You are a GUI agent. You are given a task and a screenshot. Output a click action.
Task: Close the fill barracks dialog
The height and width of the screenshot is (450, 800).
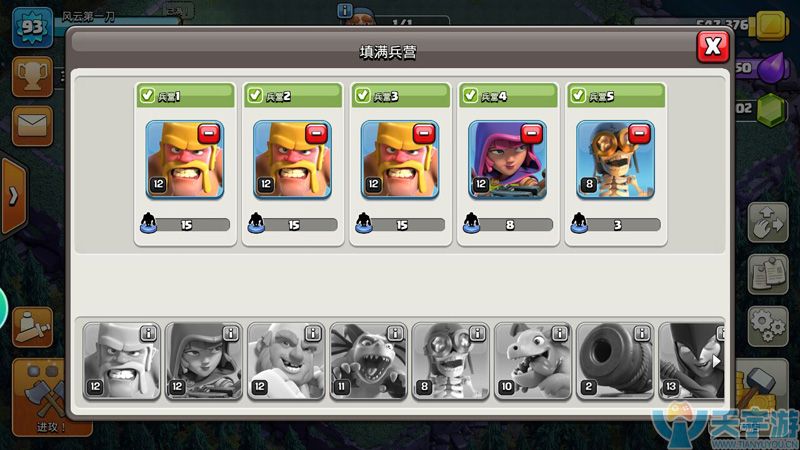click(x=712, y=45)
